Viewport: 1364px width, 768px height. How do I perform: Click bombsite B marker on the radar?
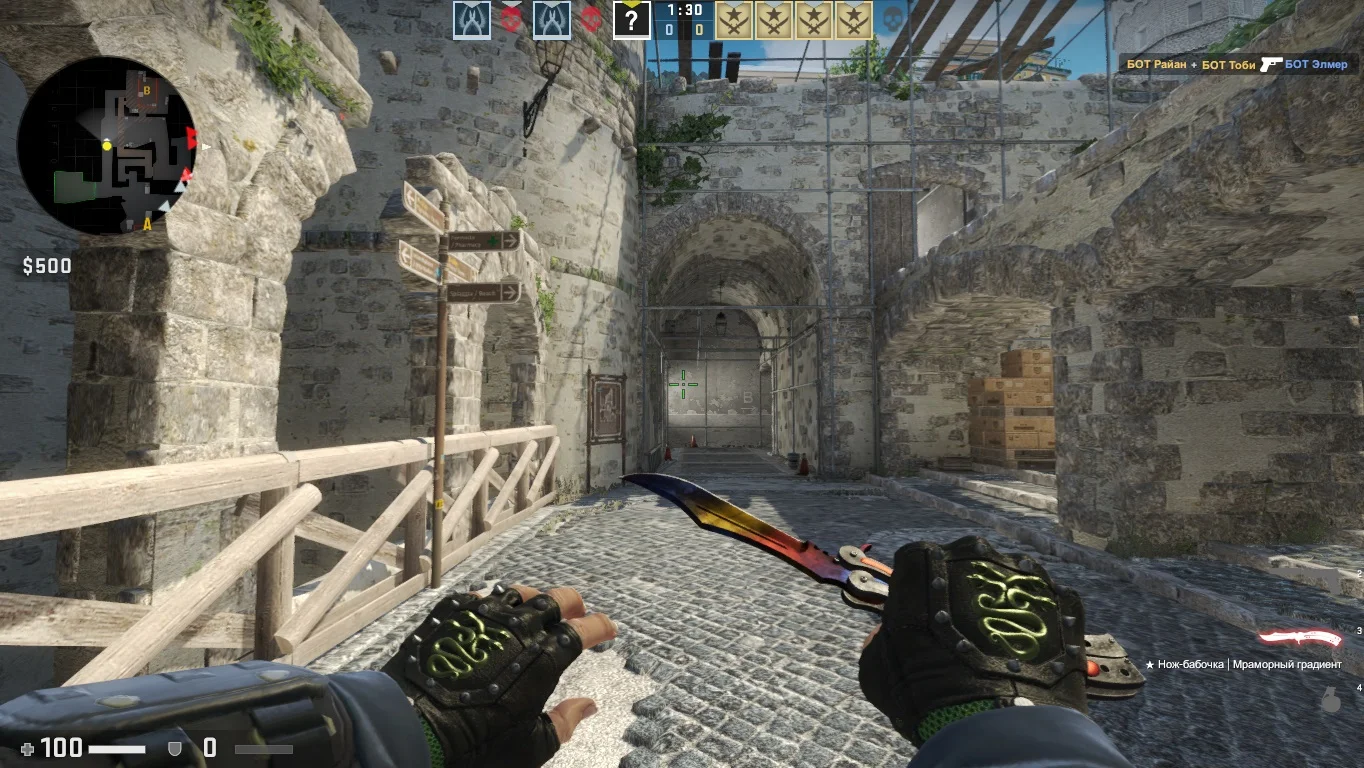(x=147, y=91)
